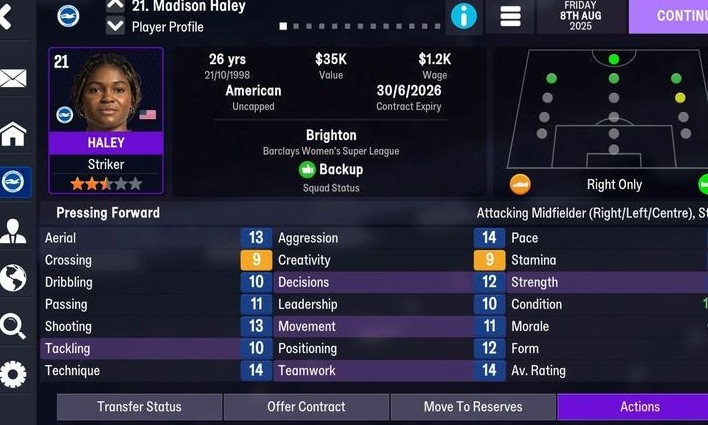708x425 pixels.
Task: Select the Haley player card portrait
Action: coord(105,93)
